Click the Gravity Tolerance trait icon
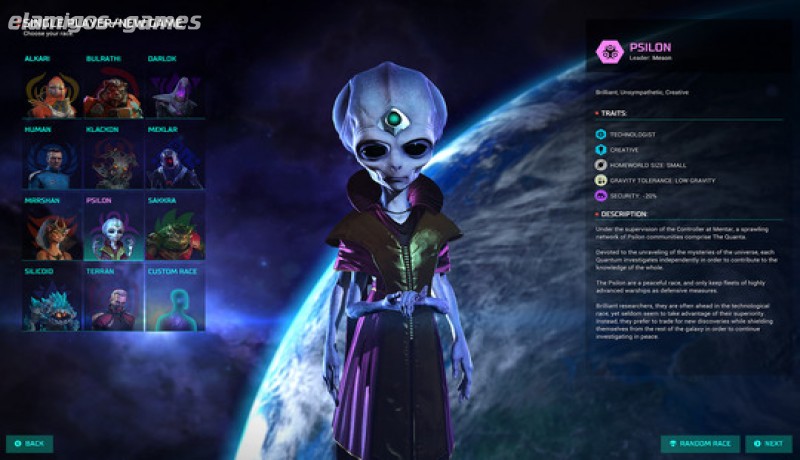Screen dimensions: 800x460 (x=600, y=180)
